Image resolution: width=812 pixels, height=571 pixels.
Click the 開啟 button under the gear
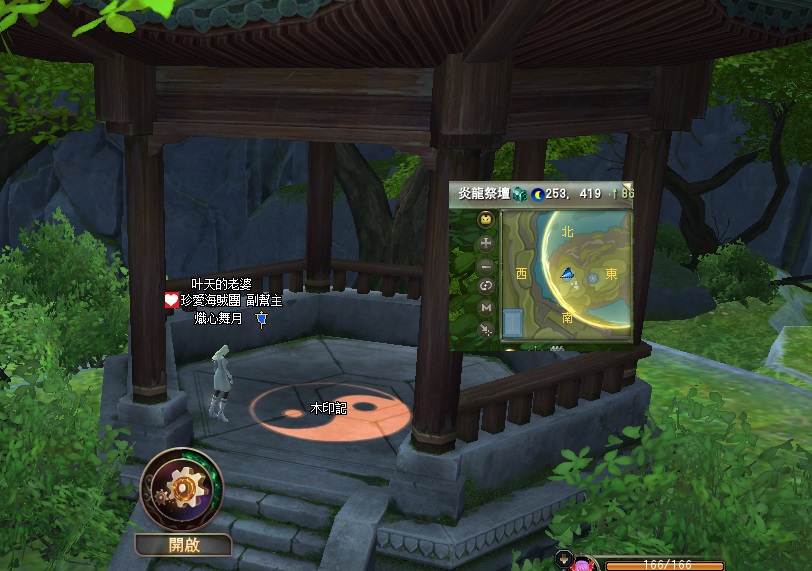184,545
